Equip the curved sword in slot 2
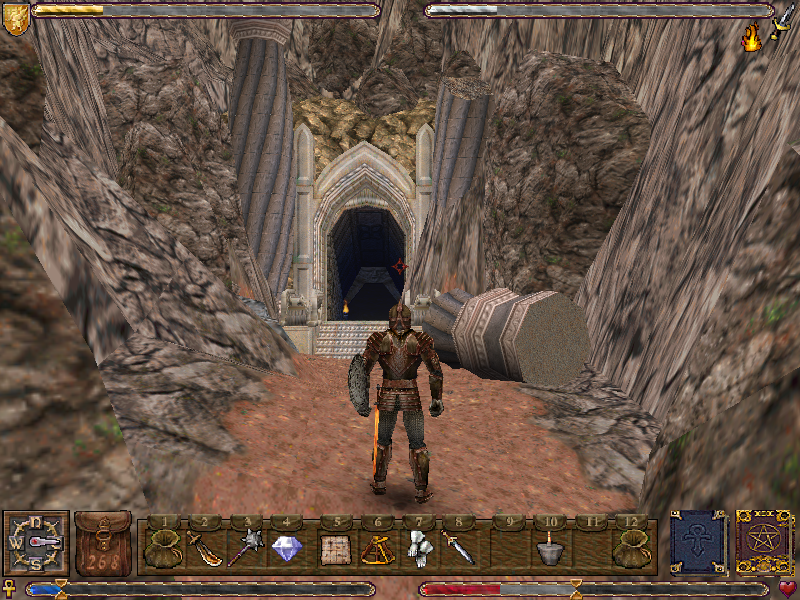The height and width of the screenshot is (600, 800). click(204, 548)
